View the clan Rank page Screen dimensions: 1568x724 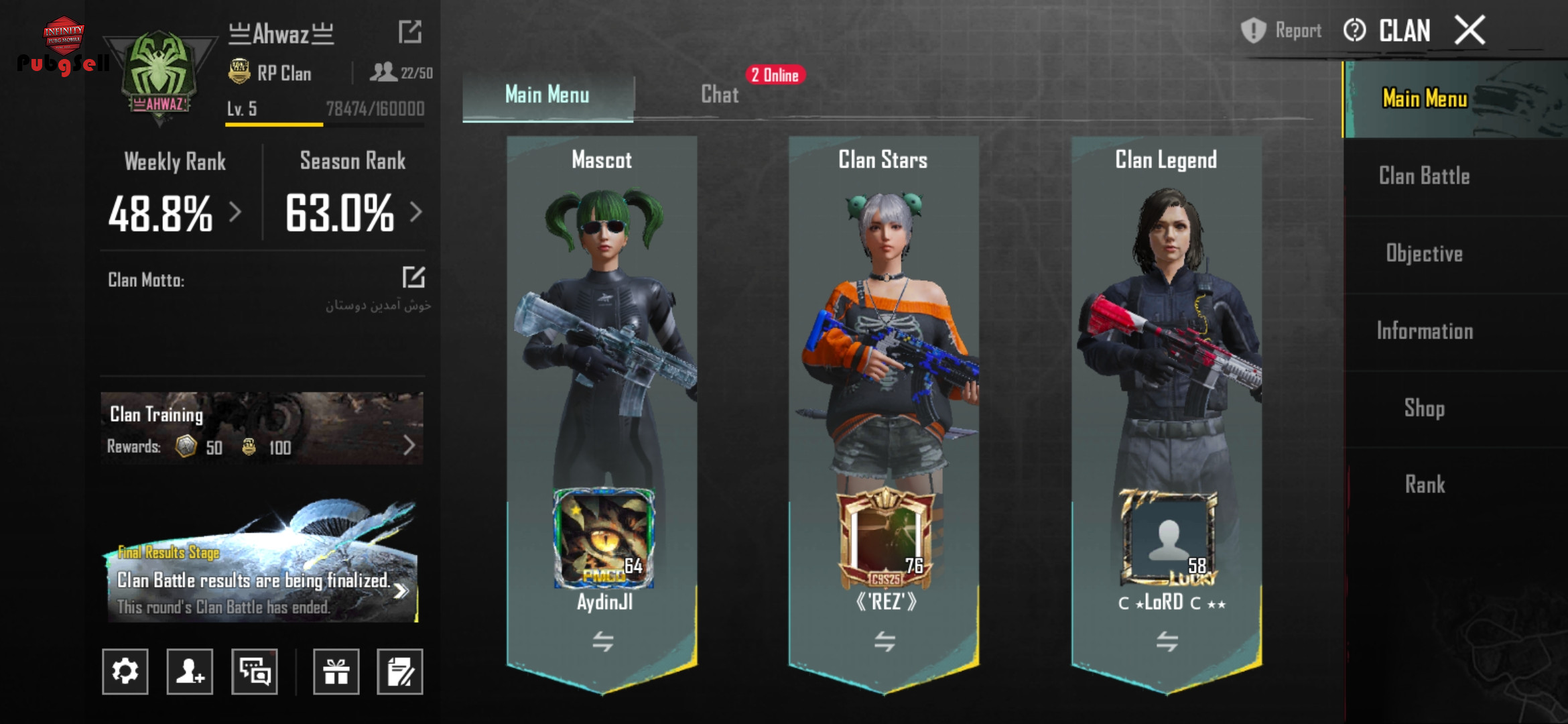[x=1424, y=484]
